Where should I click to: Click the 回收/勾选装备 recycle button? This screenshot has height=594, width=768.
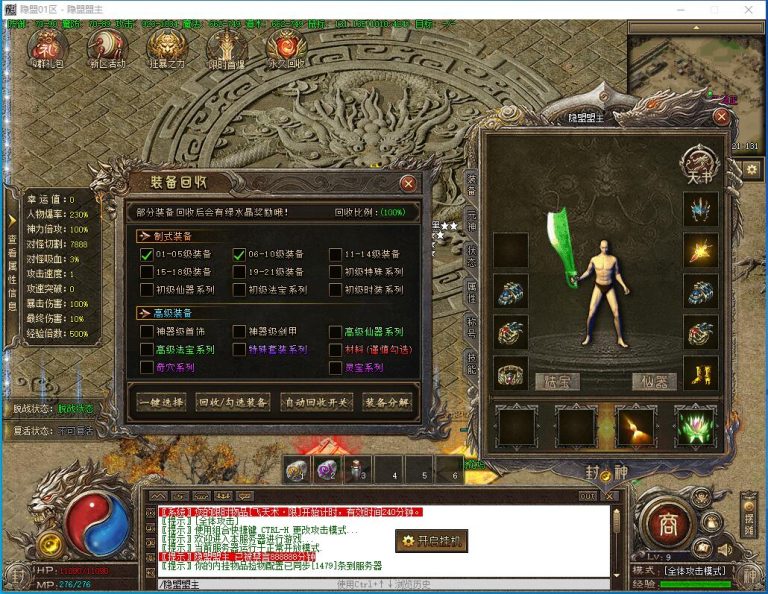233,402
